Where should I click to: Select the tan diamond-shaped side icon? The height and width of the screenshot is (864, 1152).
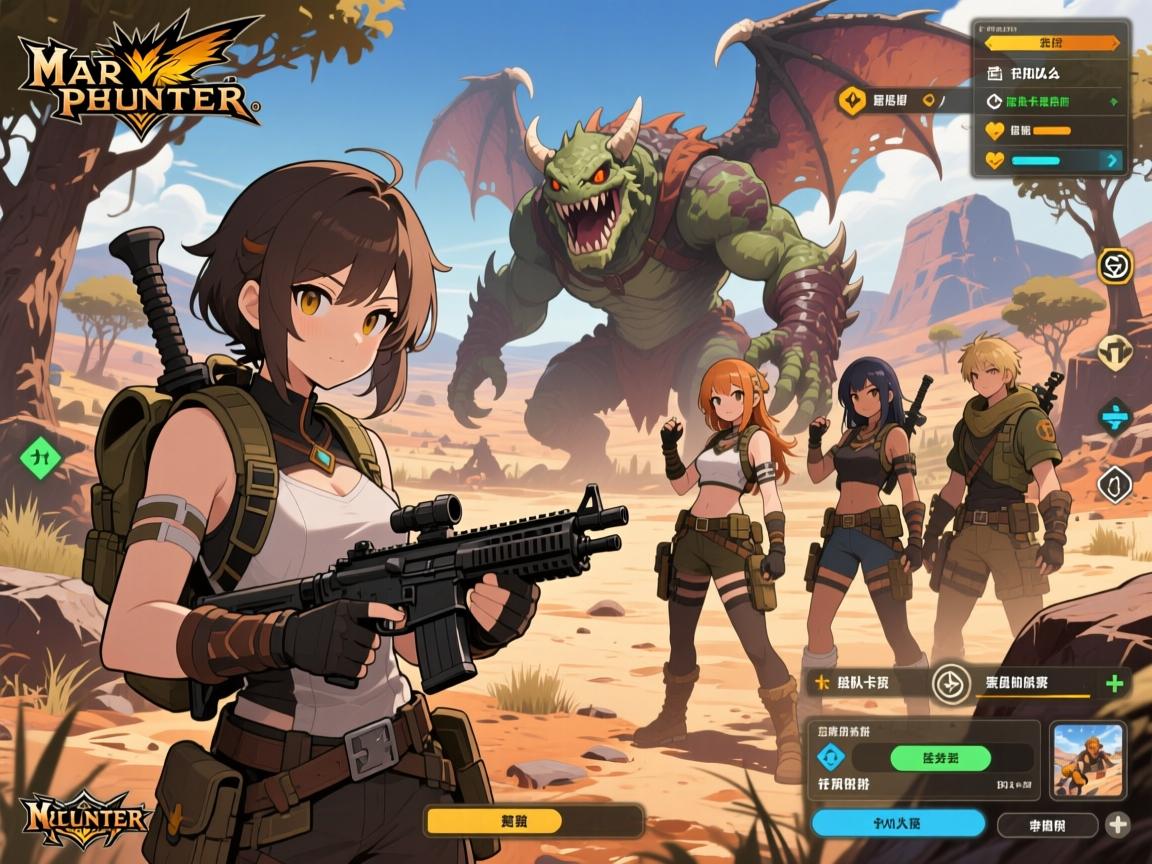pos(1114,351)
